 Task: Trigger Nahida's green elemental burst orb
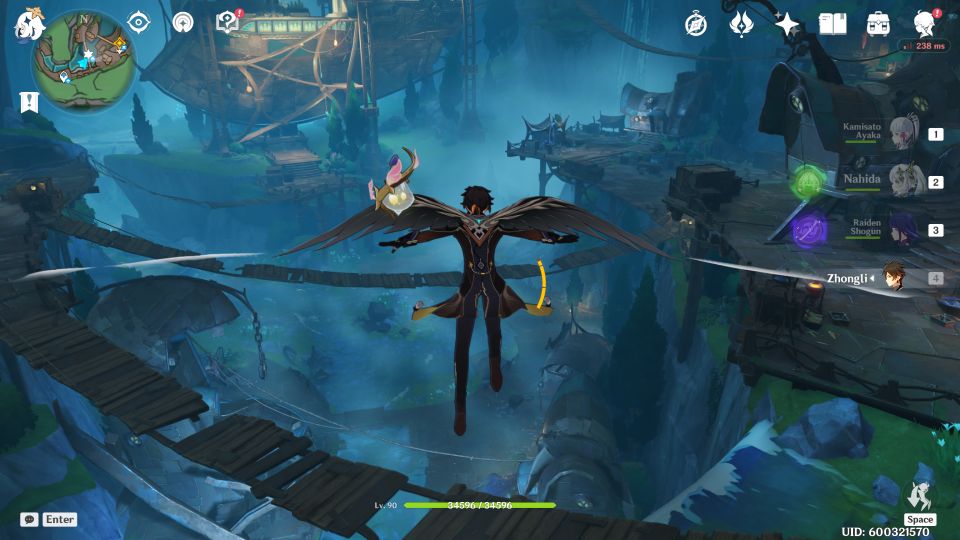click(808, 182)
